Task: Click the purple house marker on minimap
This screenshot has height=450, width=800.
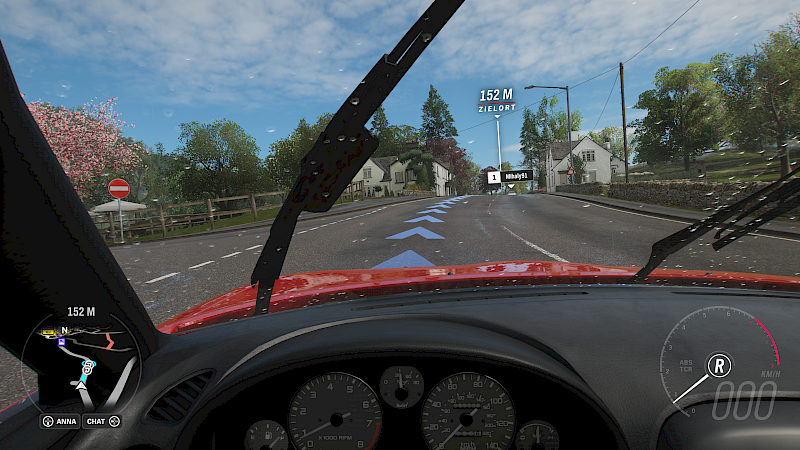Action: point(63,340)
